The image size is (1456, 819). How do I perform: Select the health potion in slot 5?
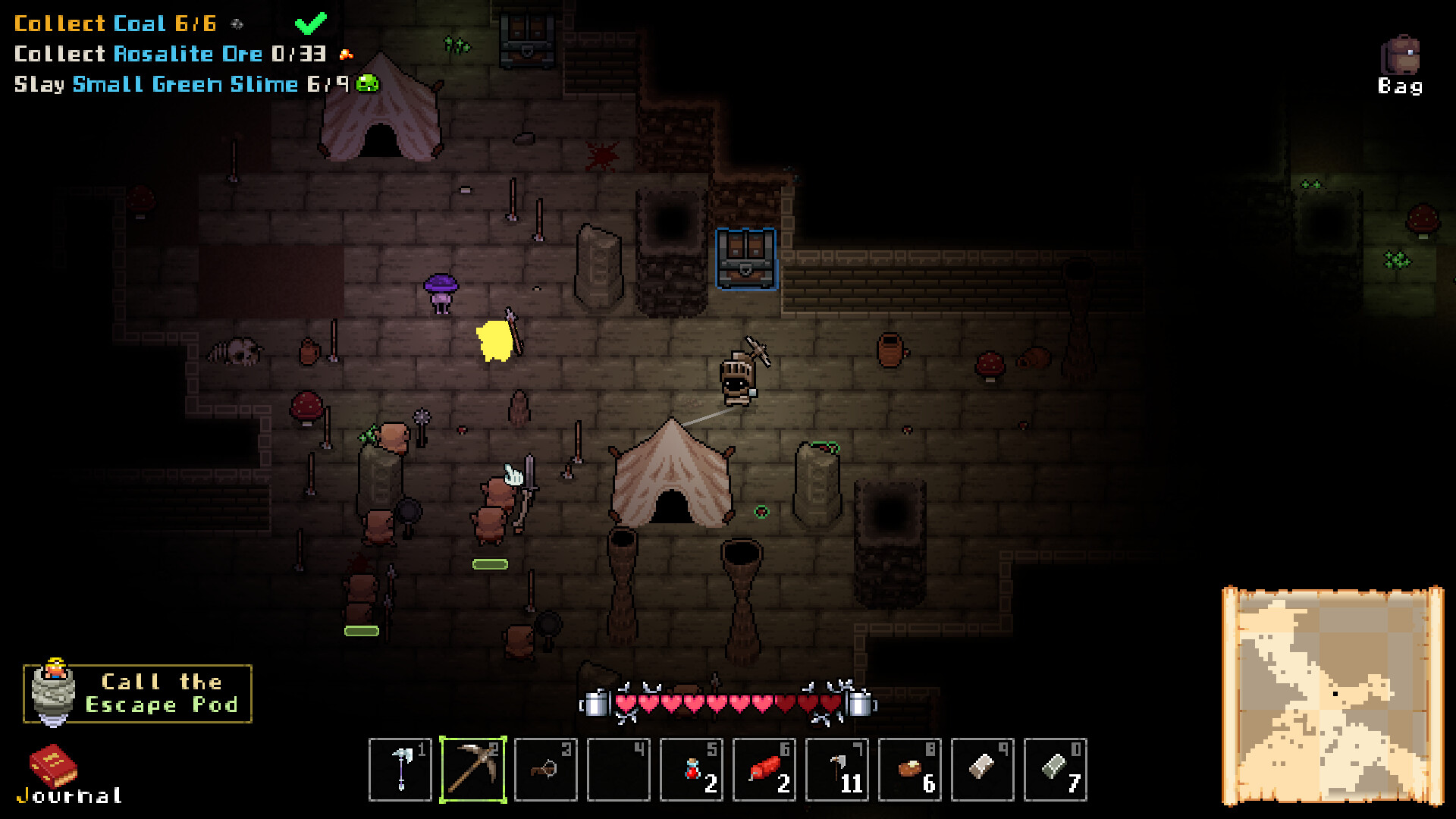coord(692,770)
